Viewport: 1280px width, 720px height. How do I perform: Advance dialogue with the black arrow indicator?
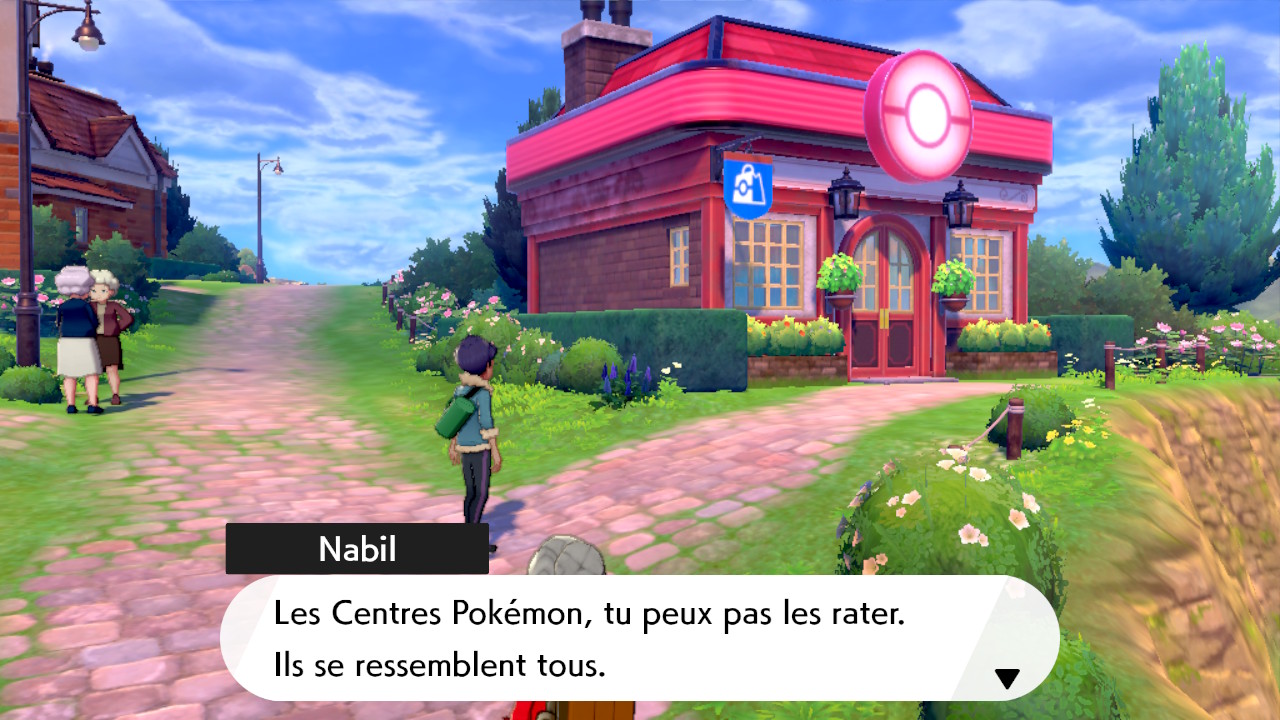tap(1007, 679)
